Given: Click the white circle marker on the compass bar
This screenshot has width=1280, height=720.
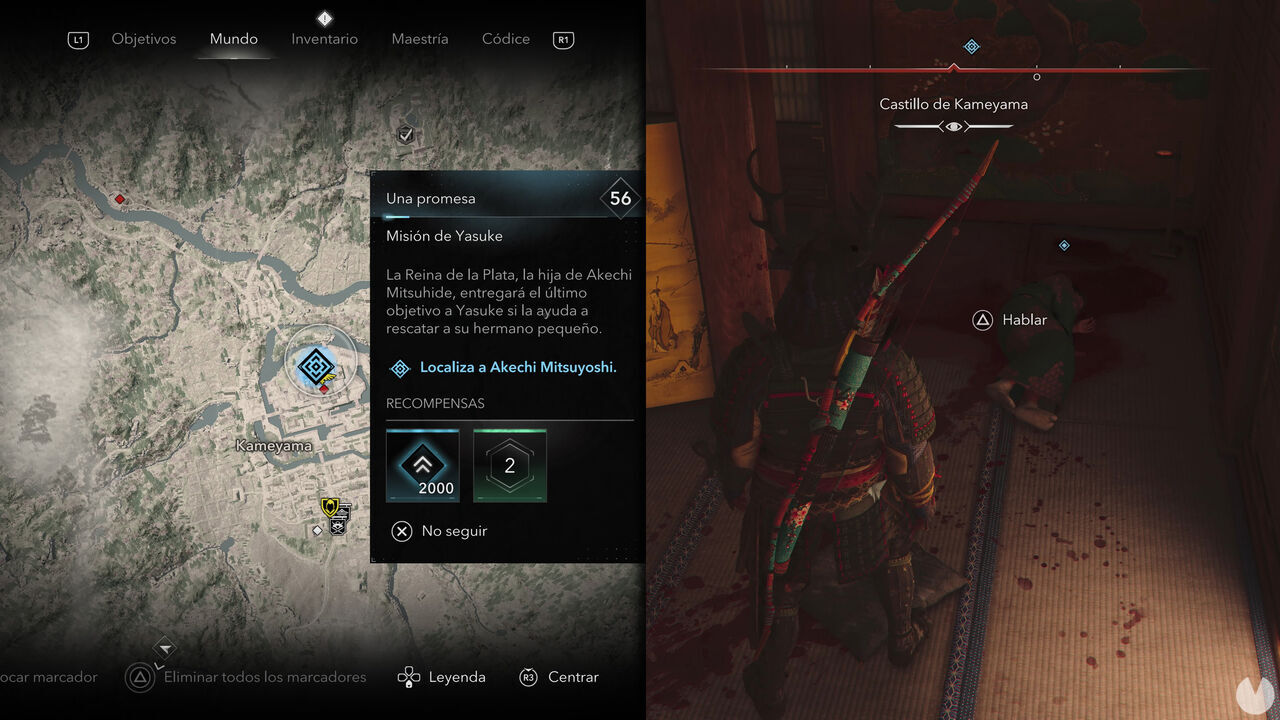Looking at the screenshot, I should point(1036,75).
